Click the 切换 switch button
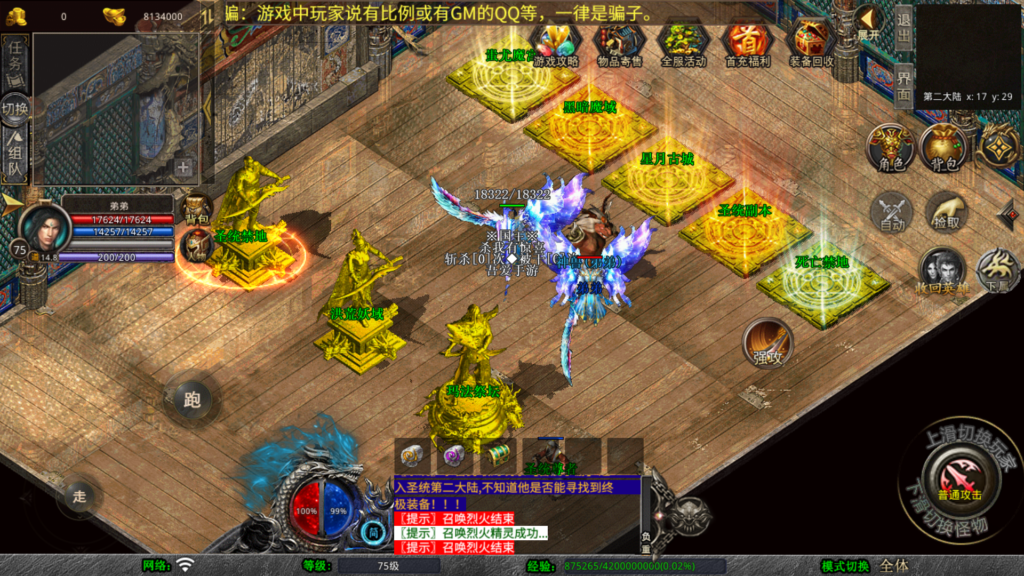This screenshot has width=1024, height=576. click(x=16, y=109)
